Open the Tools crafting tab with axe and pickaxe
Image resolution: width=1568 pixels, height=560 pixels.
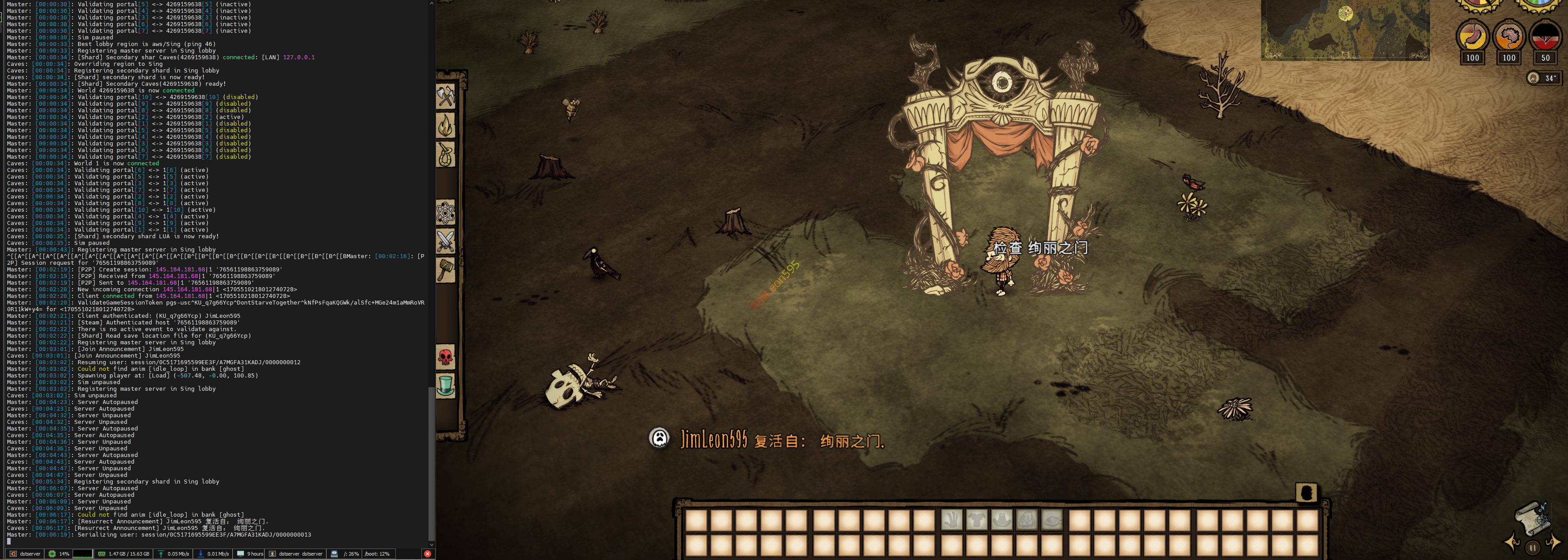(x=446, y=97)
